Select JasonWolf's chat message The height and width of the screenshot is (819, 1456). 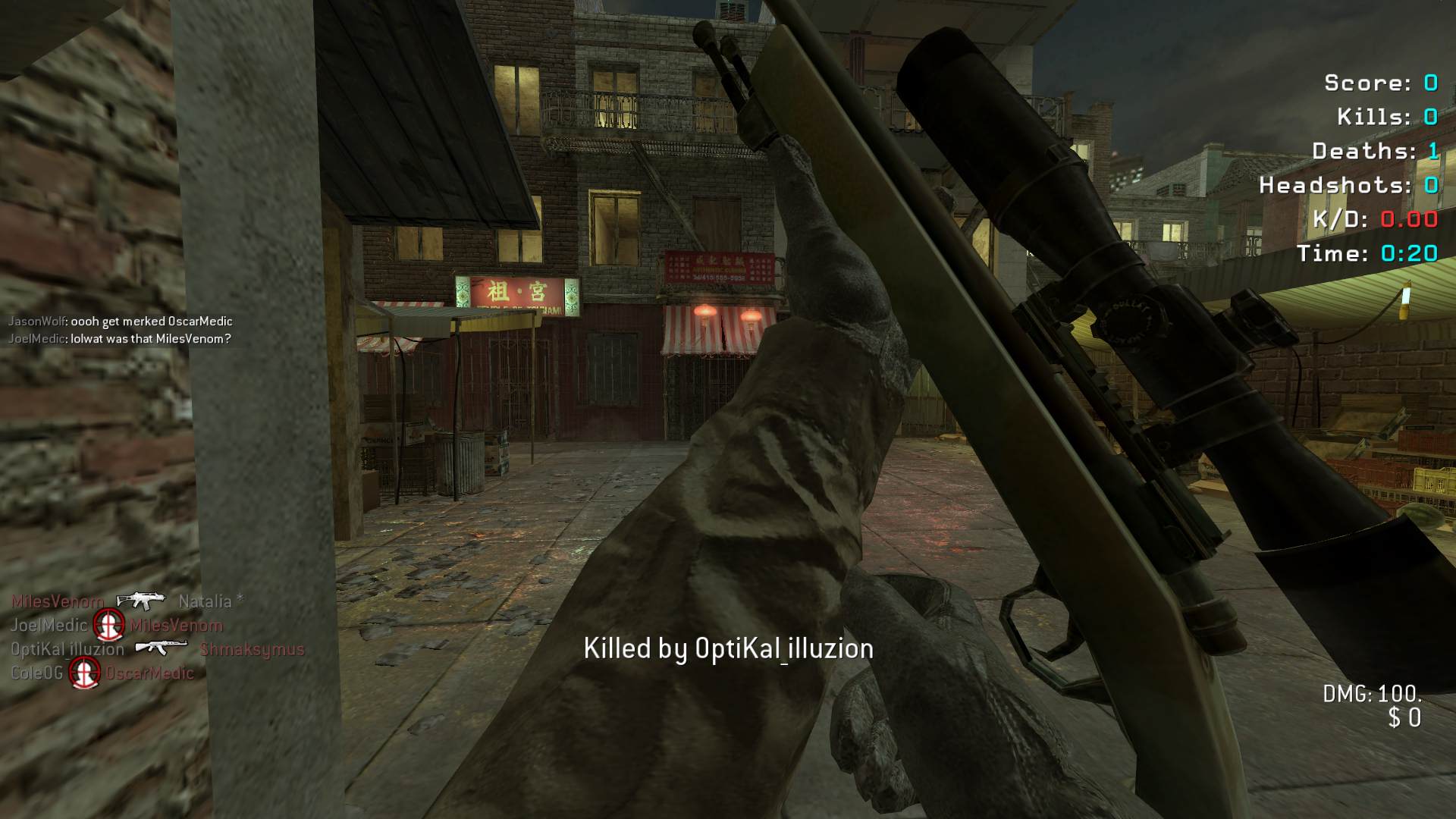(x=120, y=322)
